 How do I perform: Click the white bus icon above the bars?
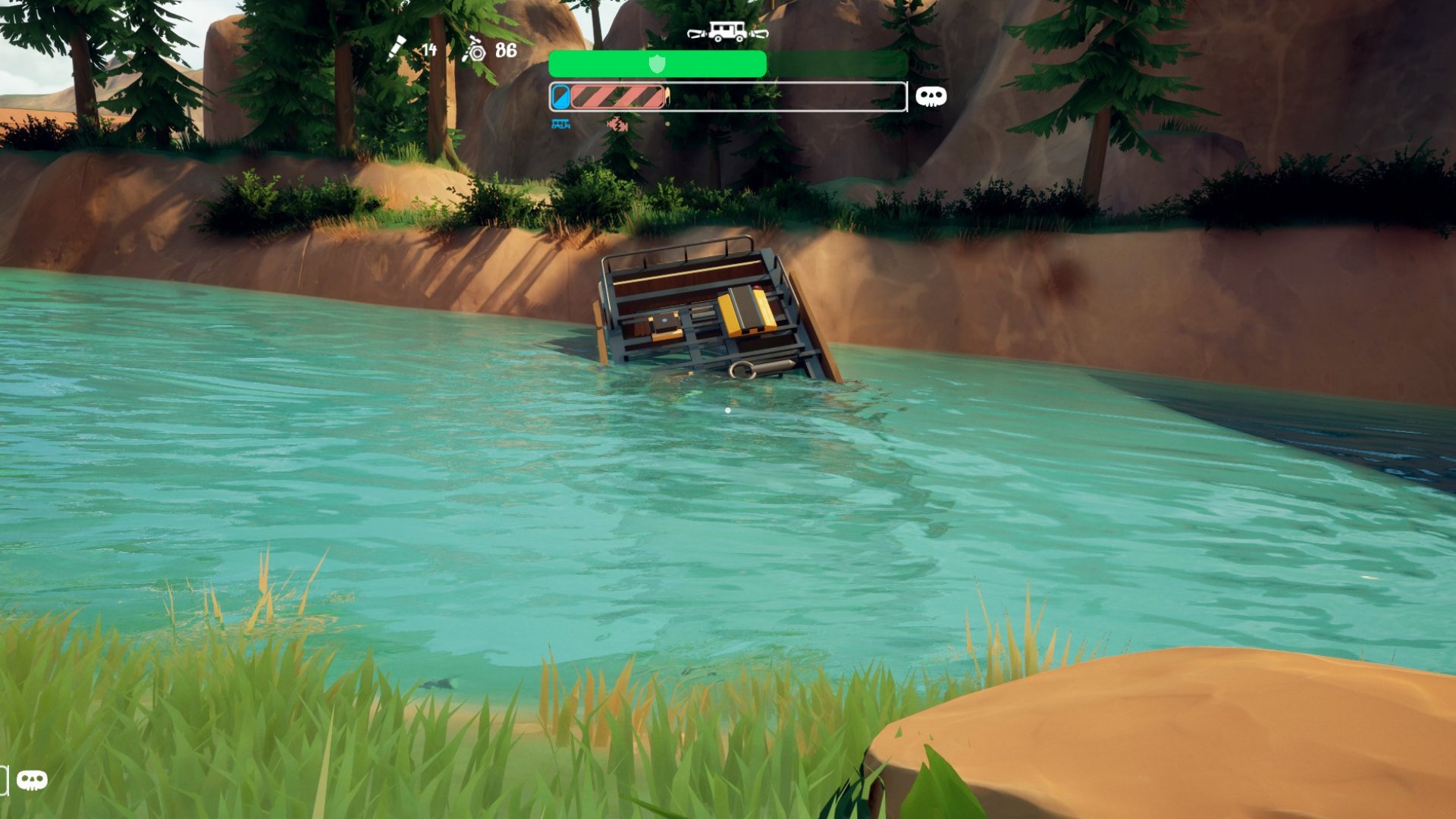pos(727,32)
